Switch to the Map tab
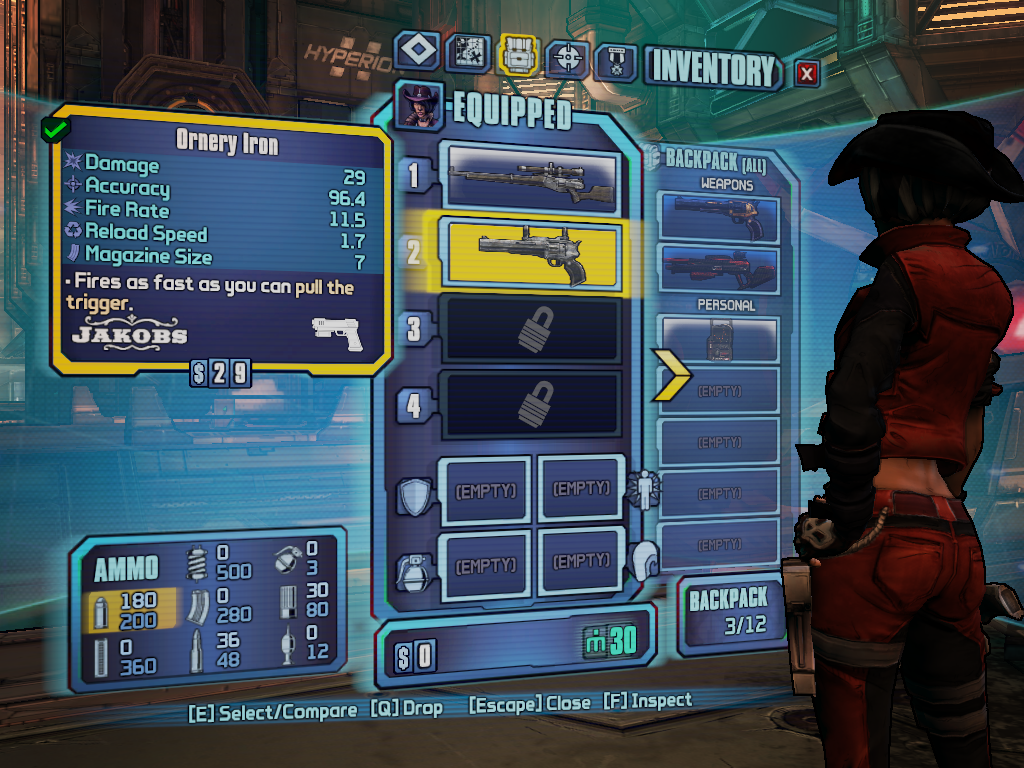Viewport: 1024px width, 768px height. pos(466,55)
